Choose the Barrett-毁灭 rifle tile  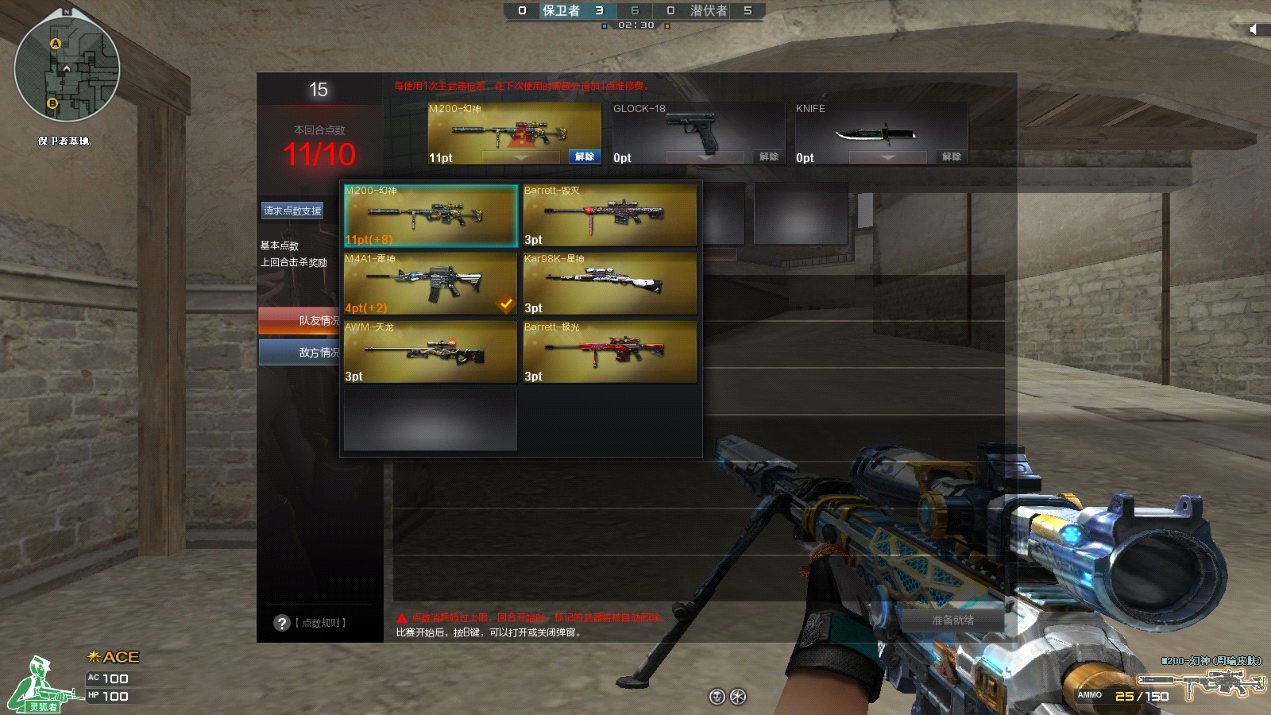[609, 215]
